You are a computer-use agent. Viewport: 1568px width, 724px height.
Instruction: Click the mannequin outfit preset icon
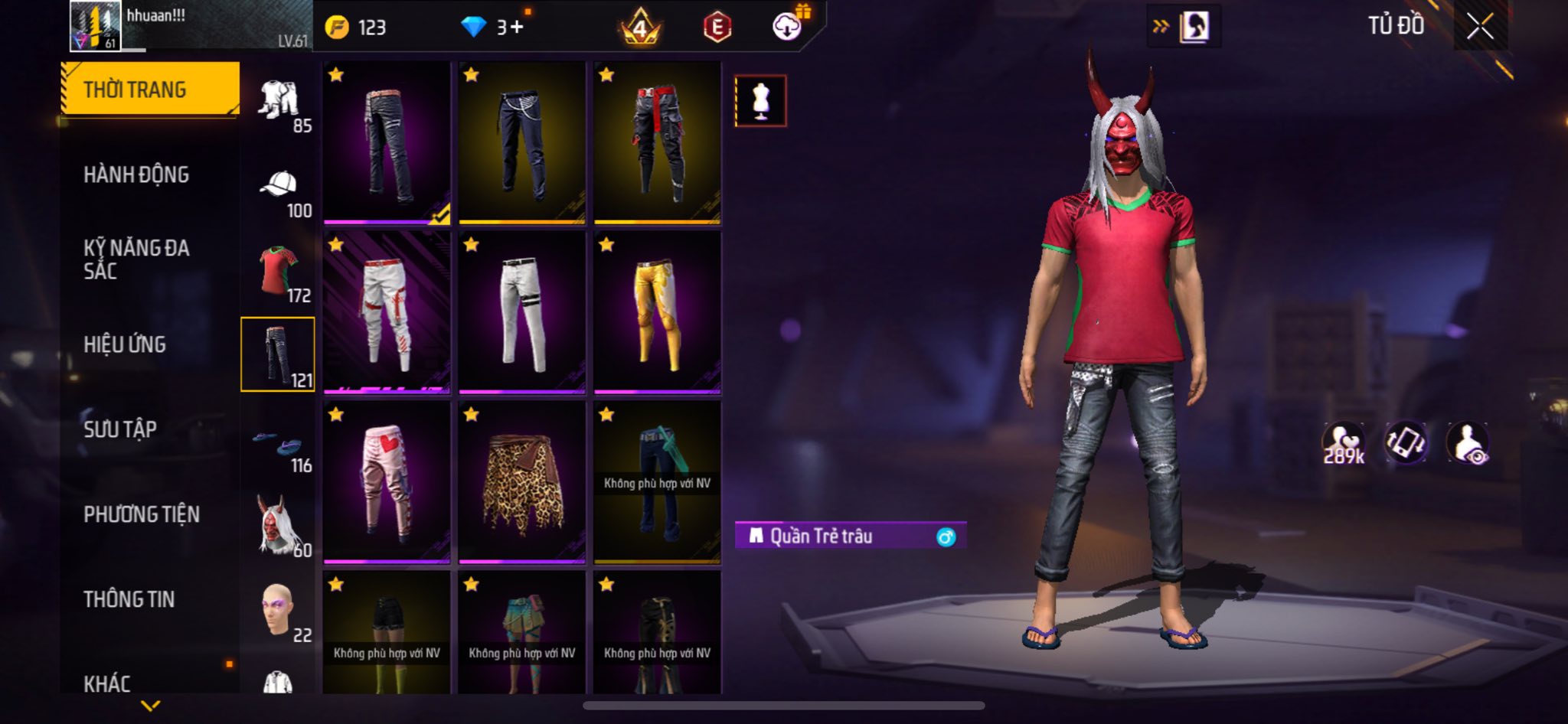point(760,101)
